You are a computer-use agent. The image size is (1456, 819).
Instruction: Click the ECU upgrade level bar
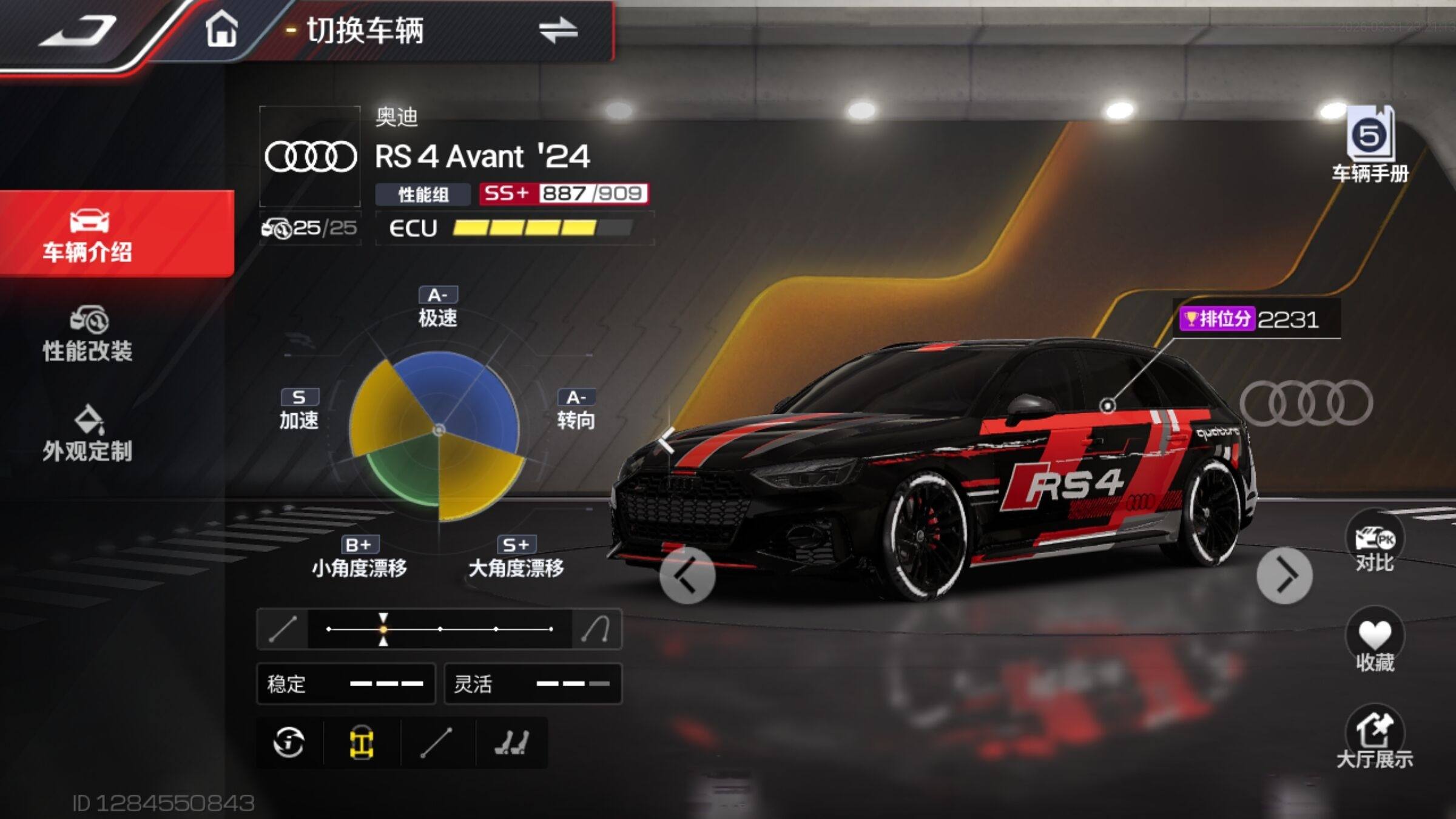coord(542,228)
